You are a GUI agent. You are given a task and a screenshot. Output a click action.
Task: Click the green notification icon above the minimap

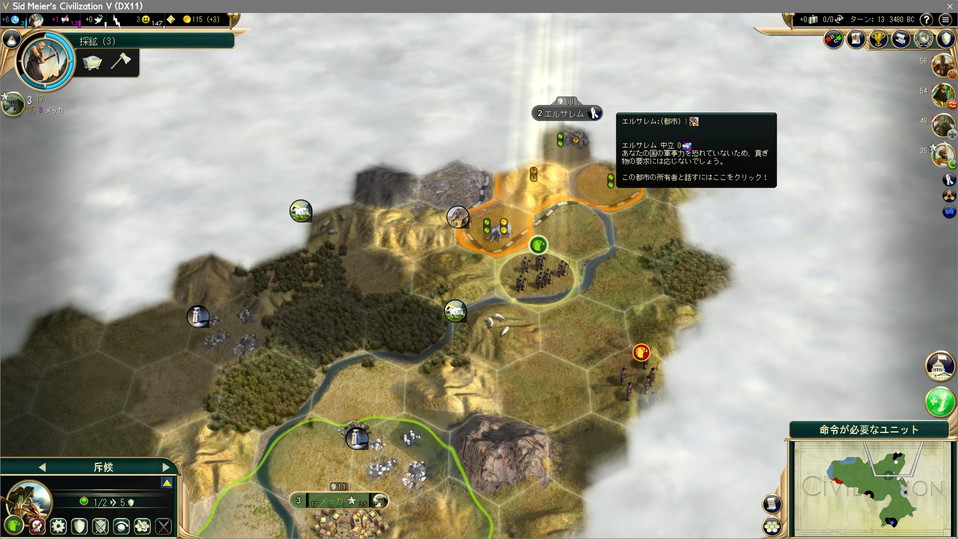click(x=940, y=402)
